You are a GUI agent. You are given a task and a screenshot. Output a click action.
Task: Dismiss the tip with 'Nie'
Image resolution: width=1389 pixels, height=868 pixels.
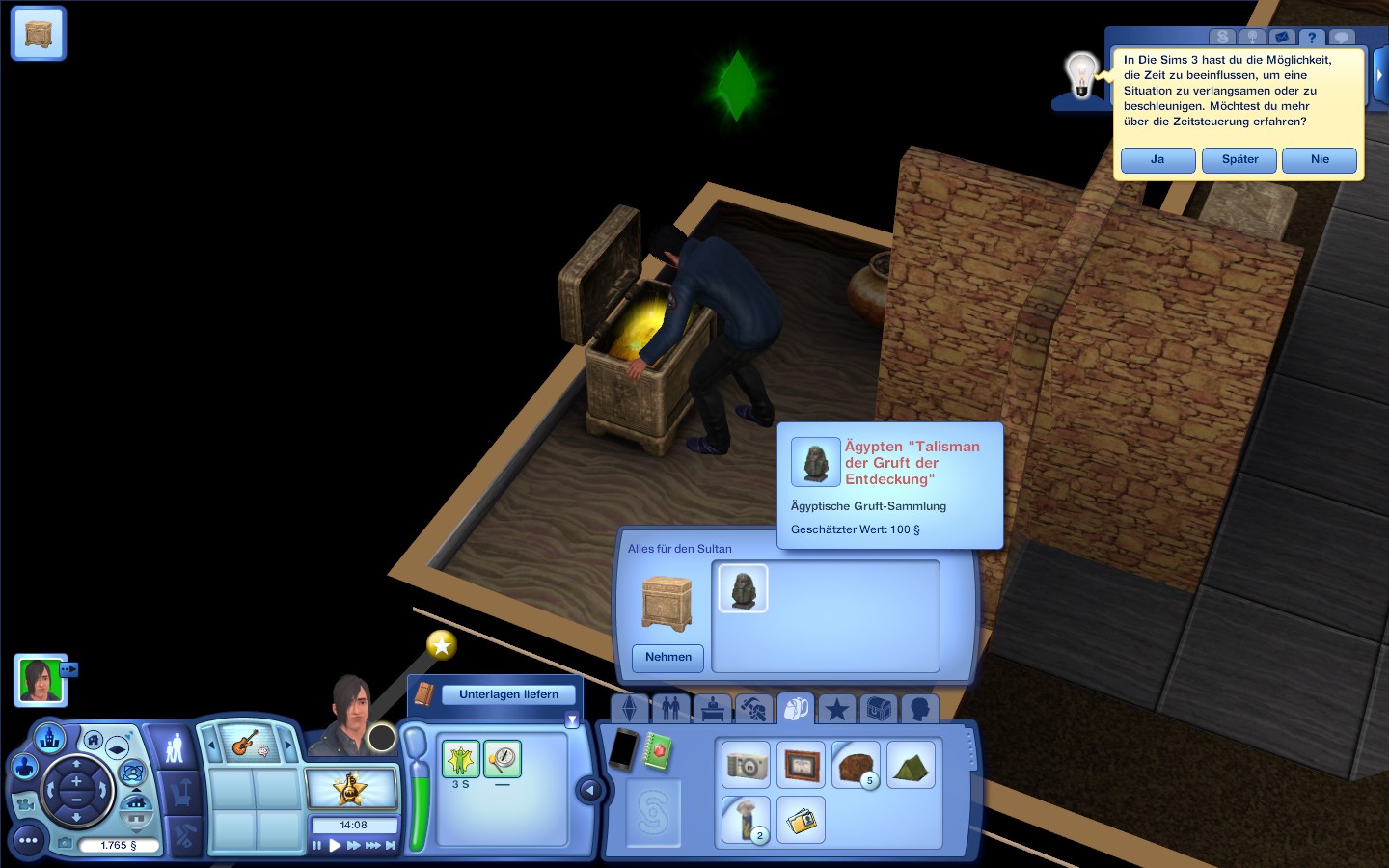1320,160
